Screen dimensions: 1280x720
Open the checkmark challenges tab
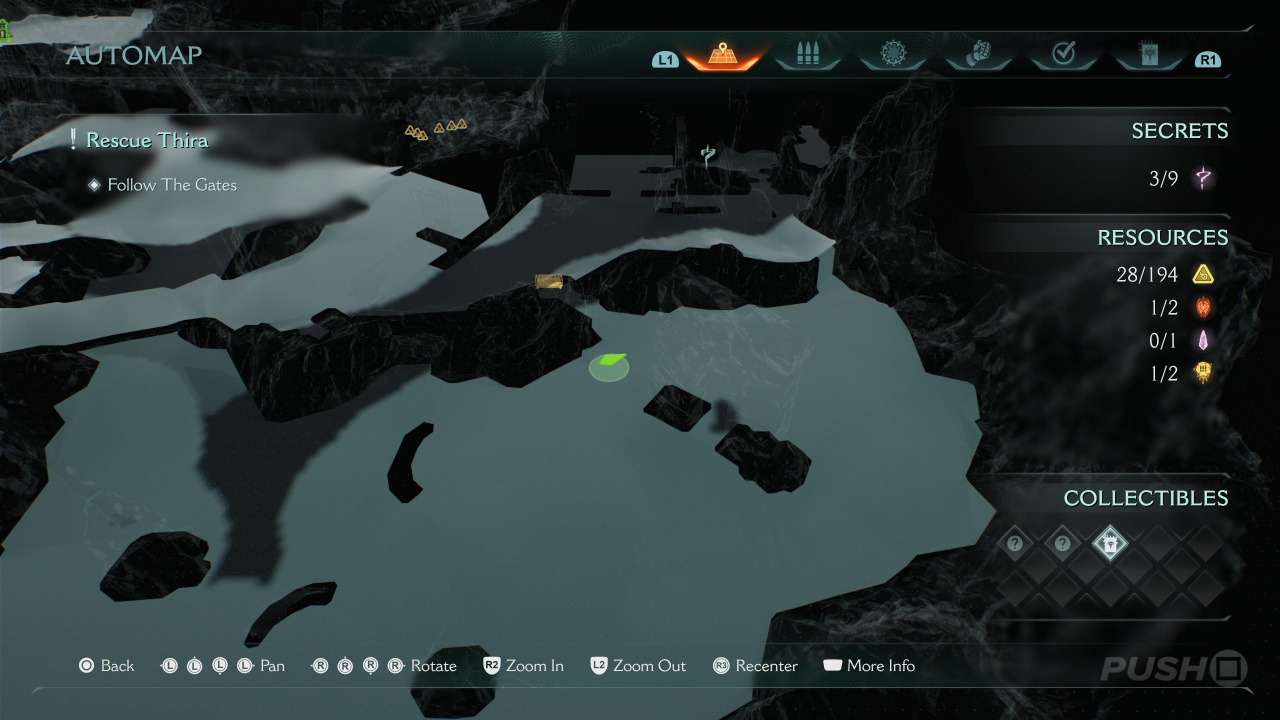1063,55
